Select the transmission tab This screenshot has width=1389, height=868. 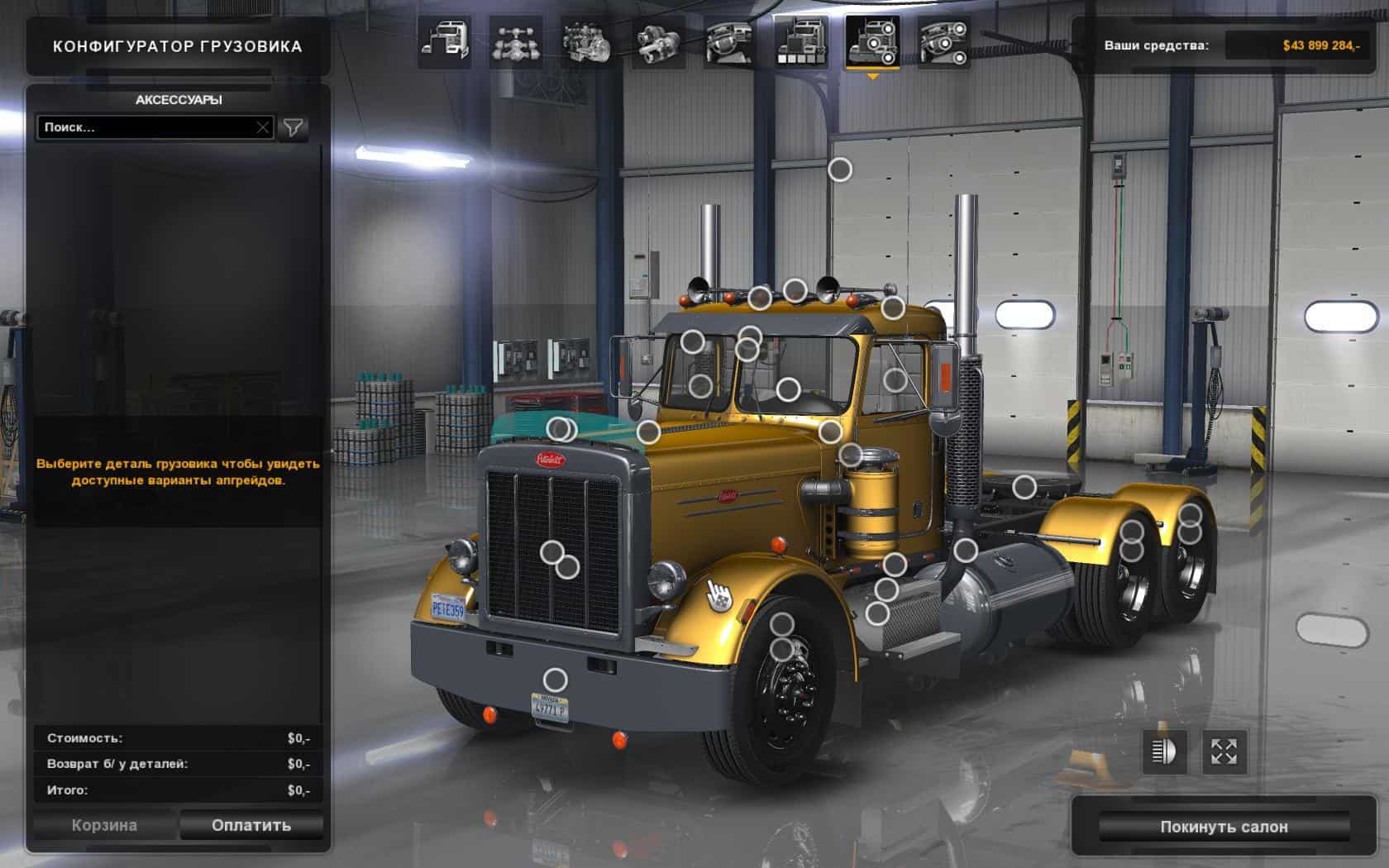coord(658,41)
